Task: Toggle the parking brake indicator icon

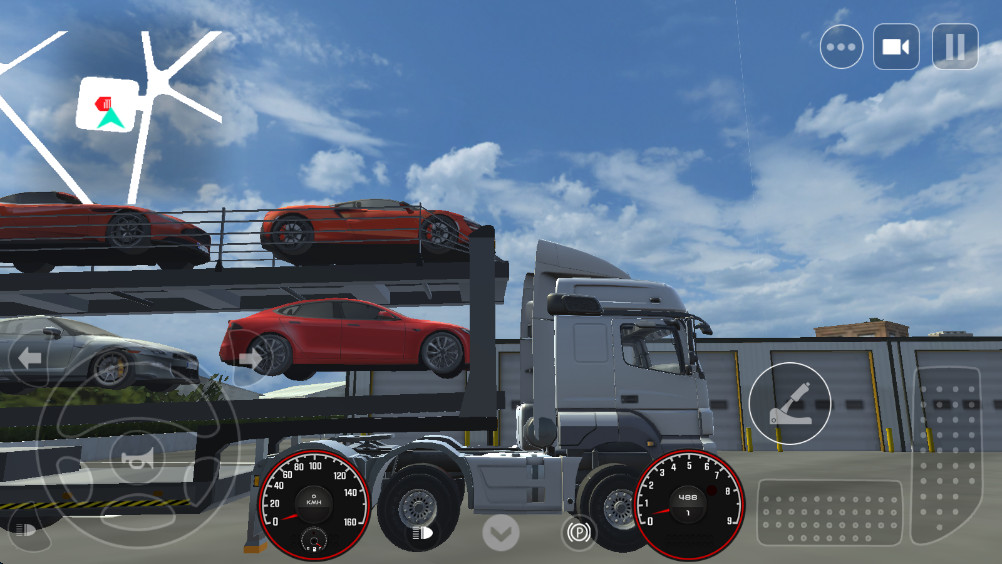Action: click(x=578, y=531)
